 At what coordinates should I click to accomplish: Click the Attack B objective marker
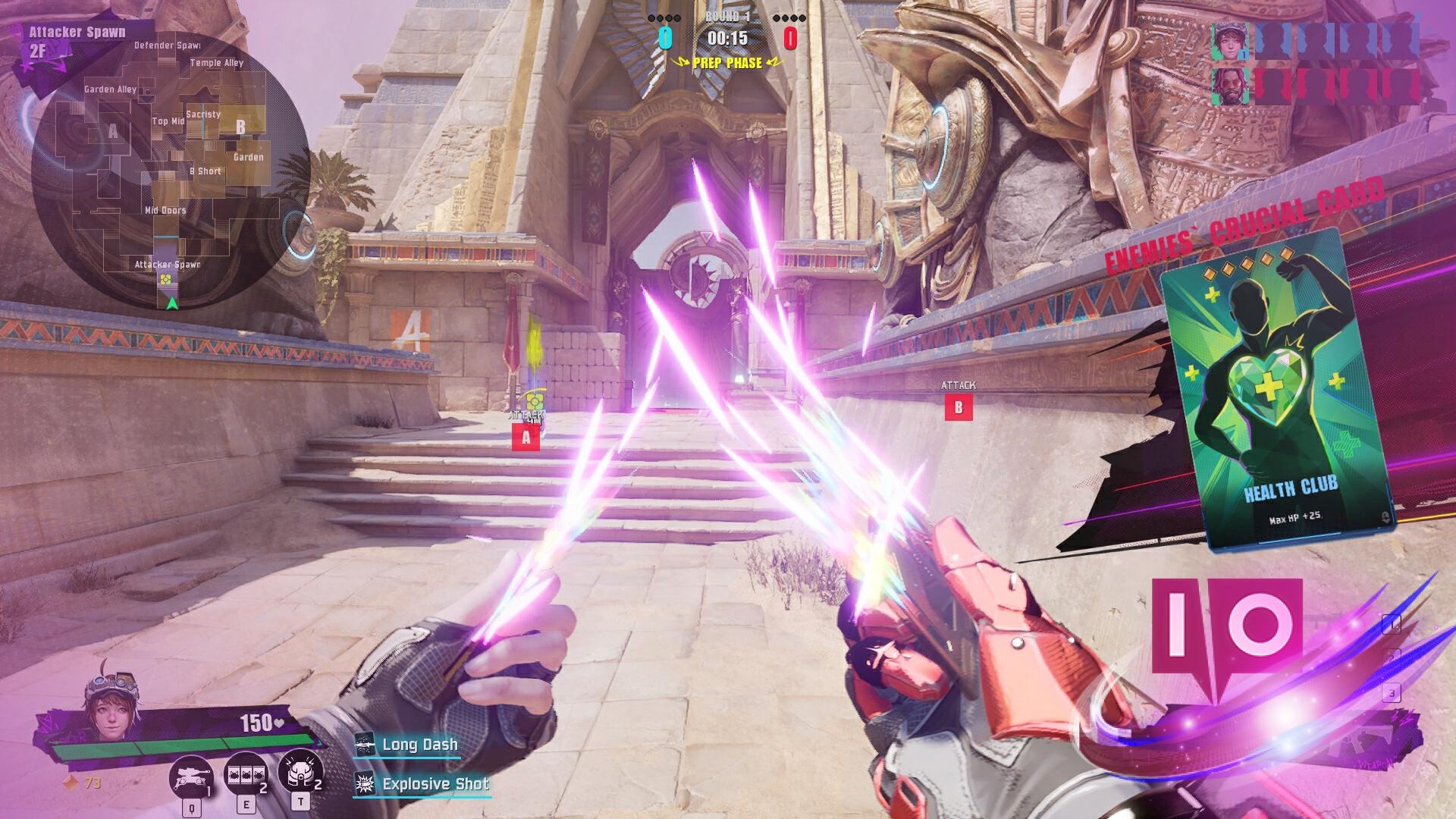click(x=958, y=408)
